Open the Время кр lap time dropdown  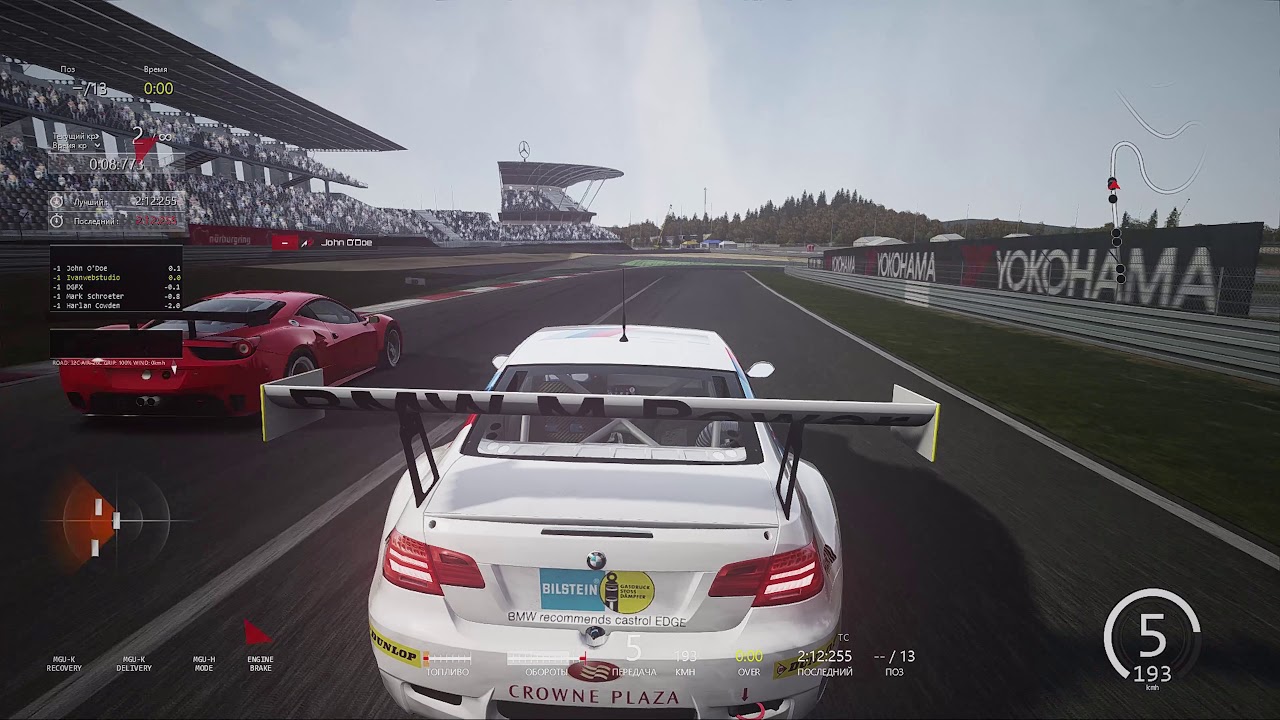[98, 146]
